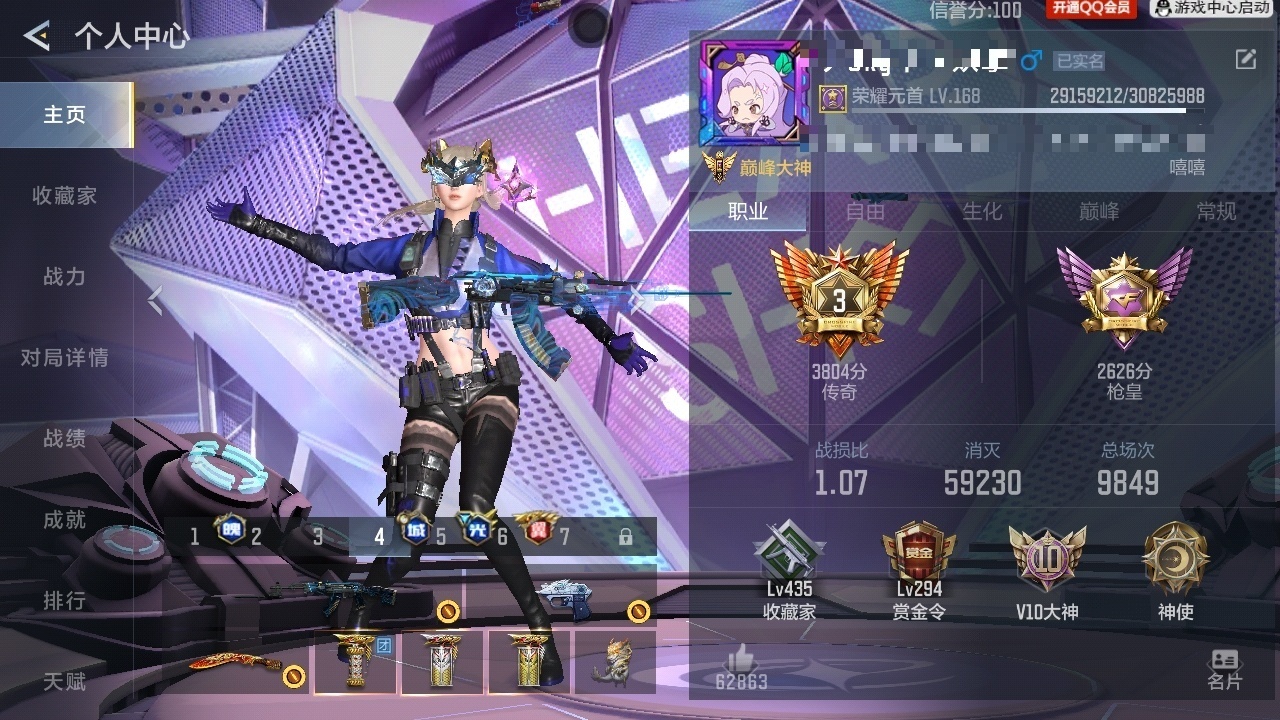1280x720 pixels.
Task: Show the 战绩 page
Action: click(65, 439)
